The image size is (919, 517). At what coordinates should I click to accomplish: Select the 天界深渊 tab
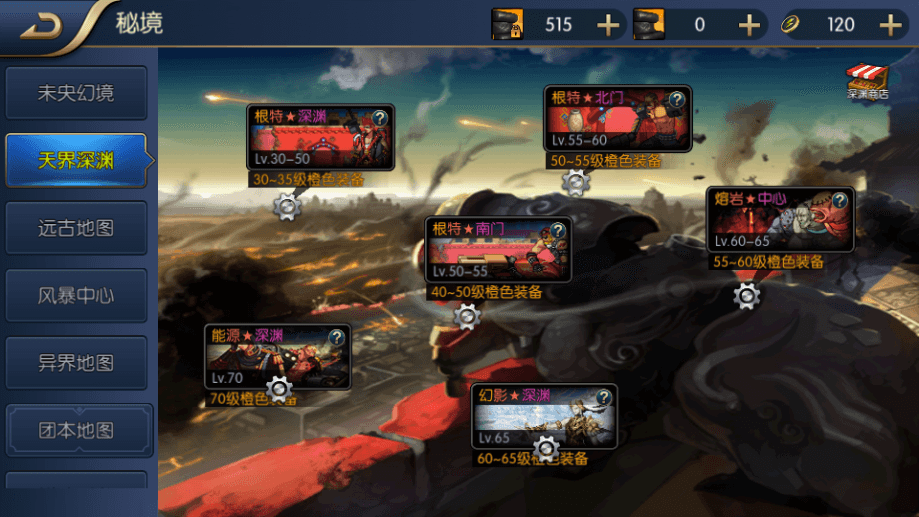77,161
